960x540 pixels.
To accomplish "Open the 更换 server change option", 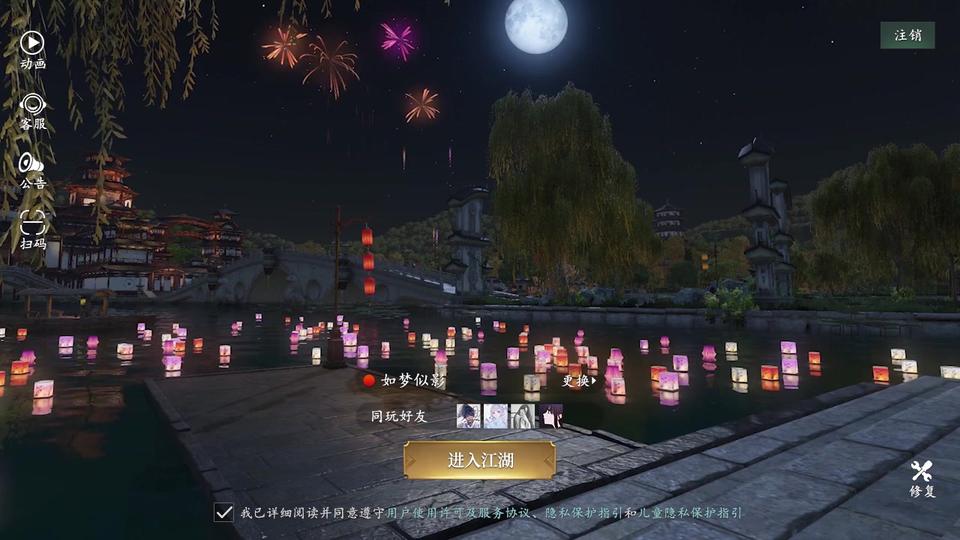I will pyautogui.click(x=578, y=380).
